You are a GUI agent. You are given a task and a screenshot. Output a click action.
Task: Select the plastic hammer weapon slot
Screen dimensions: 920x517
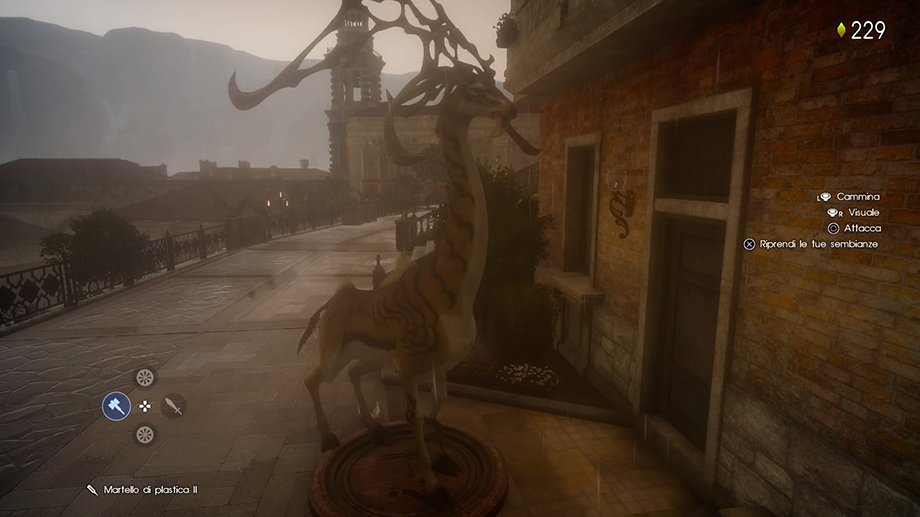(116, 406)
